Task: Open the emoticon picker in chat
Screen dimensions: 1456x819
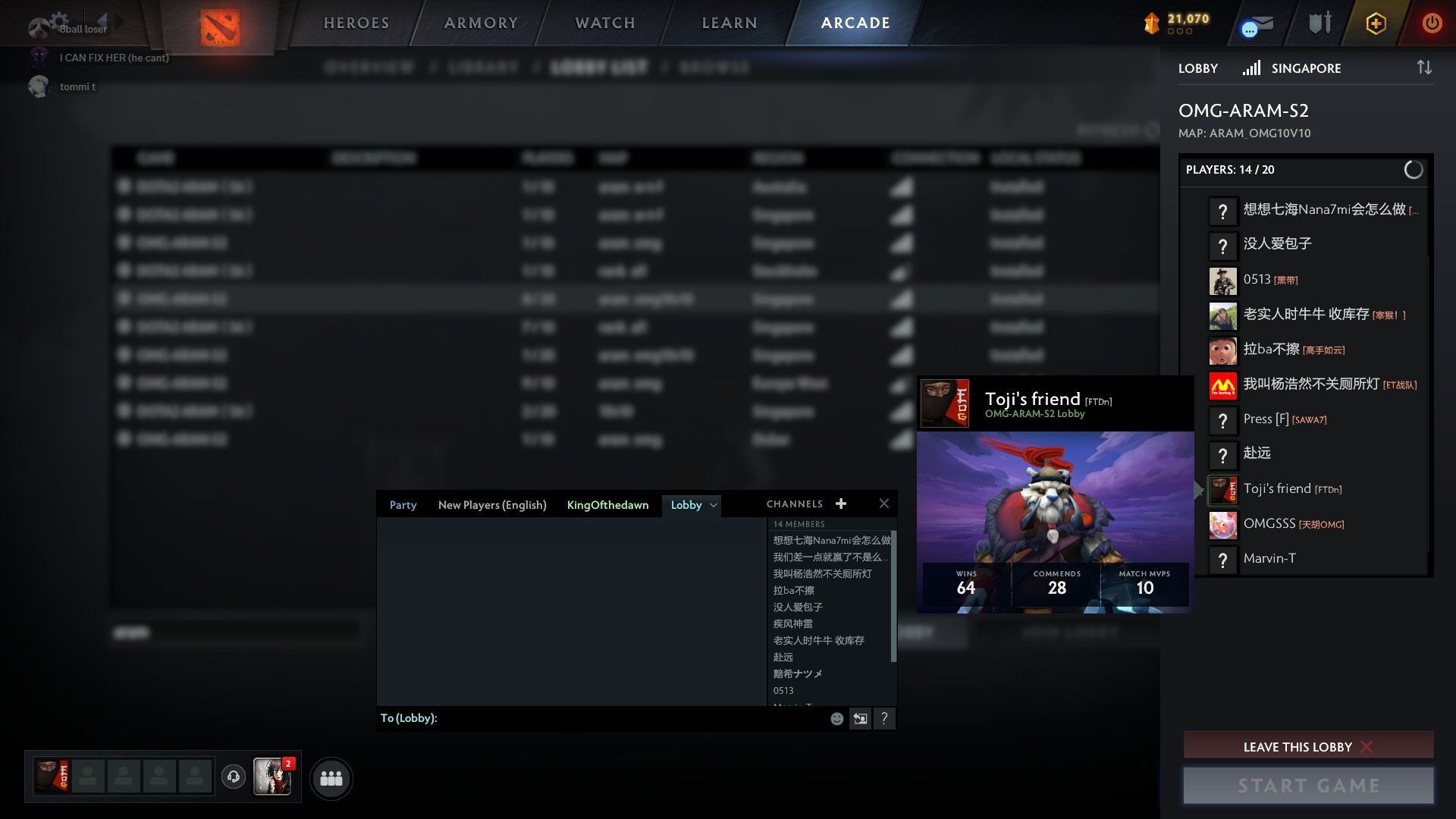Action: point(836,718)
